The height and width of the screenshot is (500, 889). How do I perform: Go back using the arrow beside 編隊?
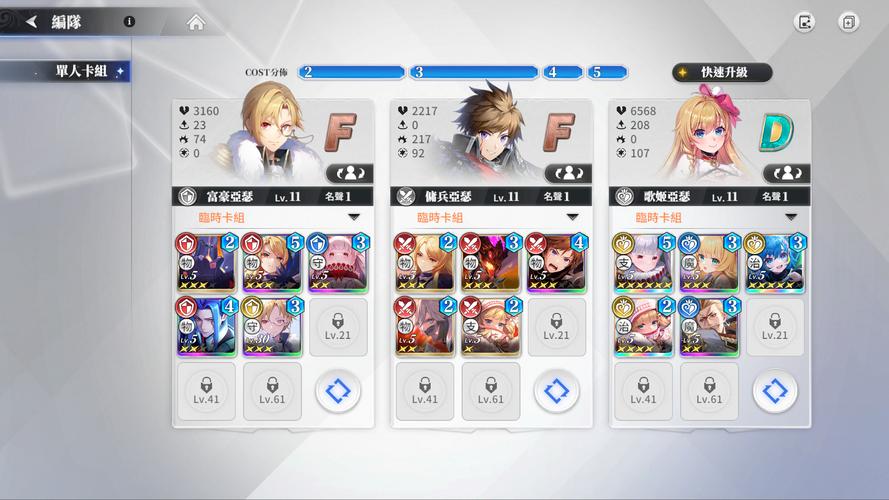point(31,22)
